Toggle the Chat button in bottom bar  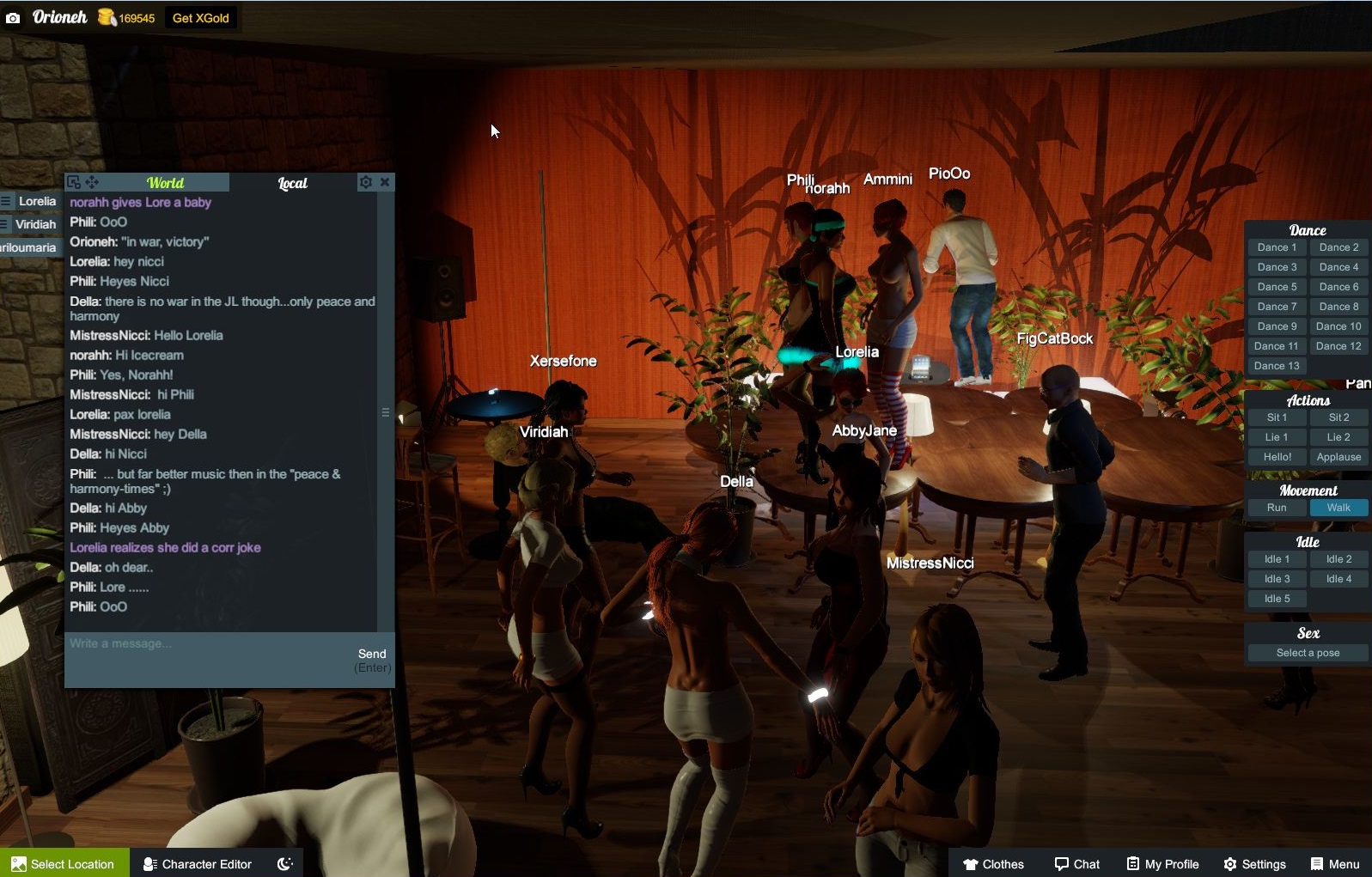coord(1077,863)
